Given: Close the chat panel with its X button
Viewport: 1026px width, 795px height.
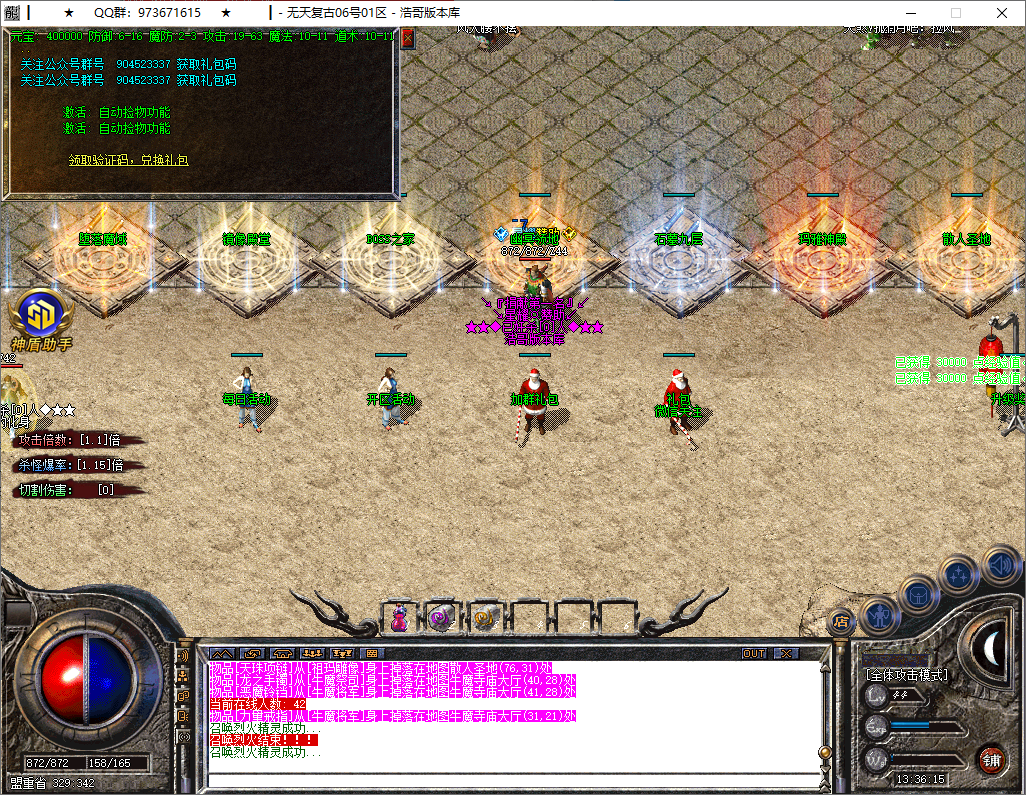Looking at the screenshot, I should 787,653.
